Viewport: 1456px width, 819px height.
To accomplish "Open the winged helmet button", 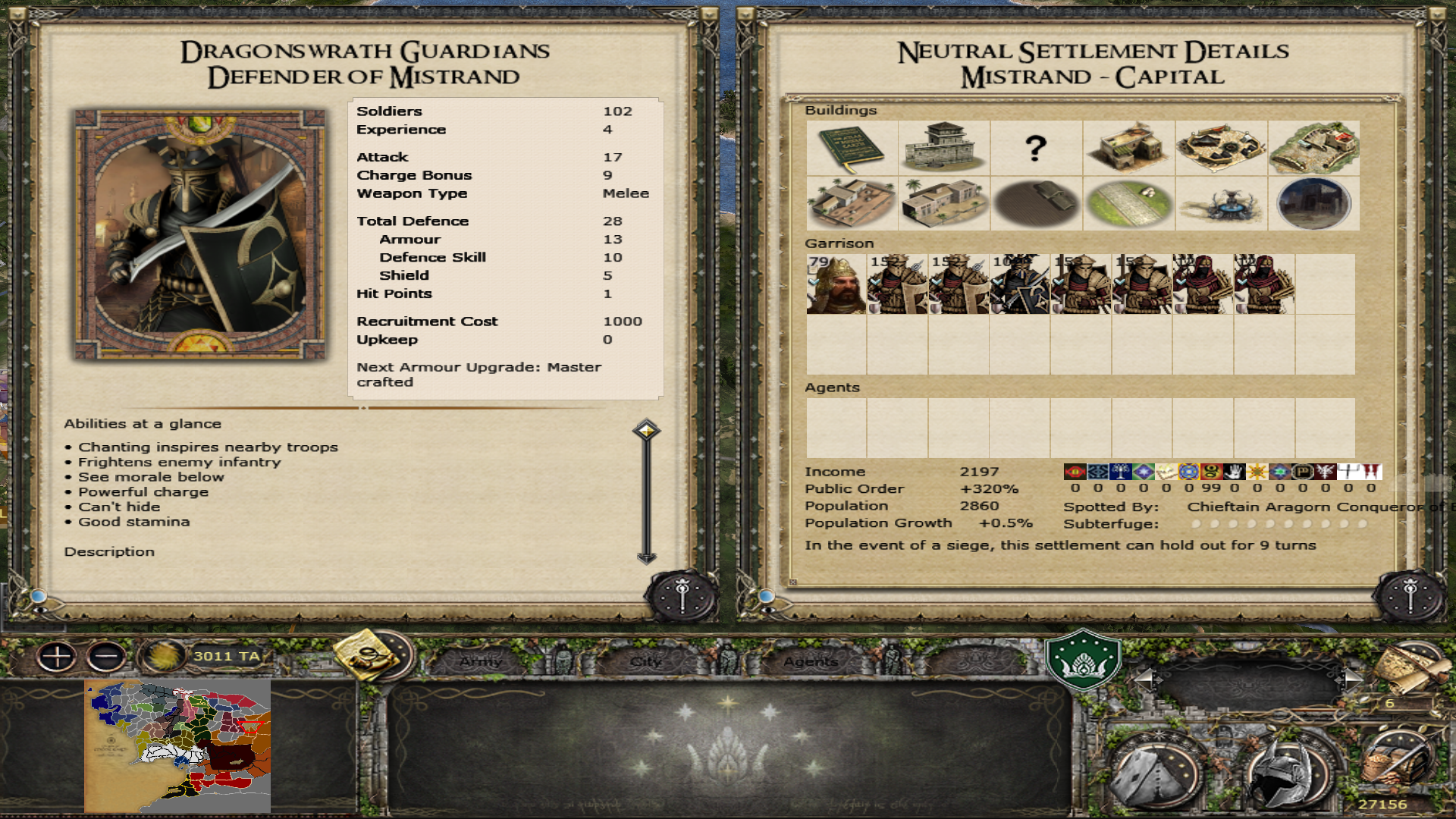I will (1285, 775).
